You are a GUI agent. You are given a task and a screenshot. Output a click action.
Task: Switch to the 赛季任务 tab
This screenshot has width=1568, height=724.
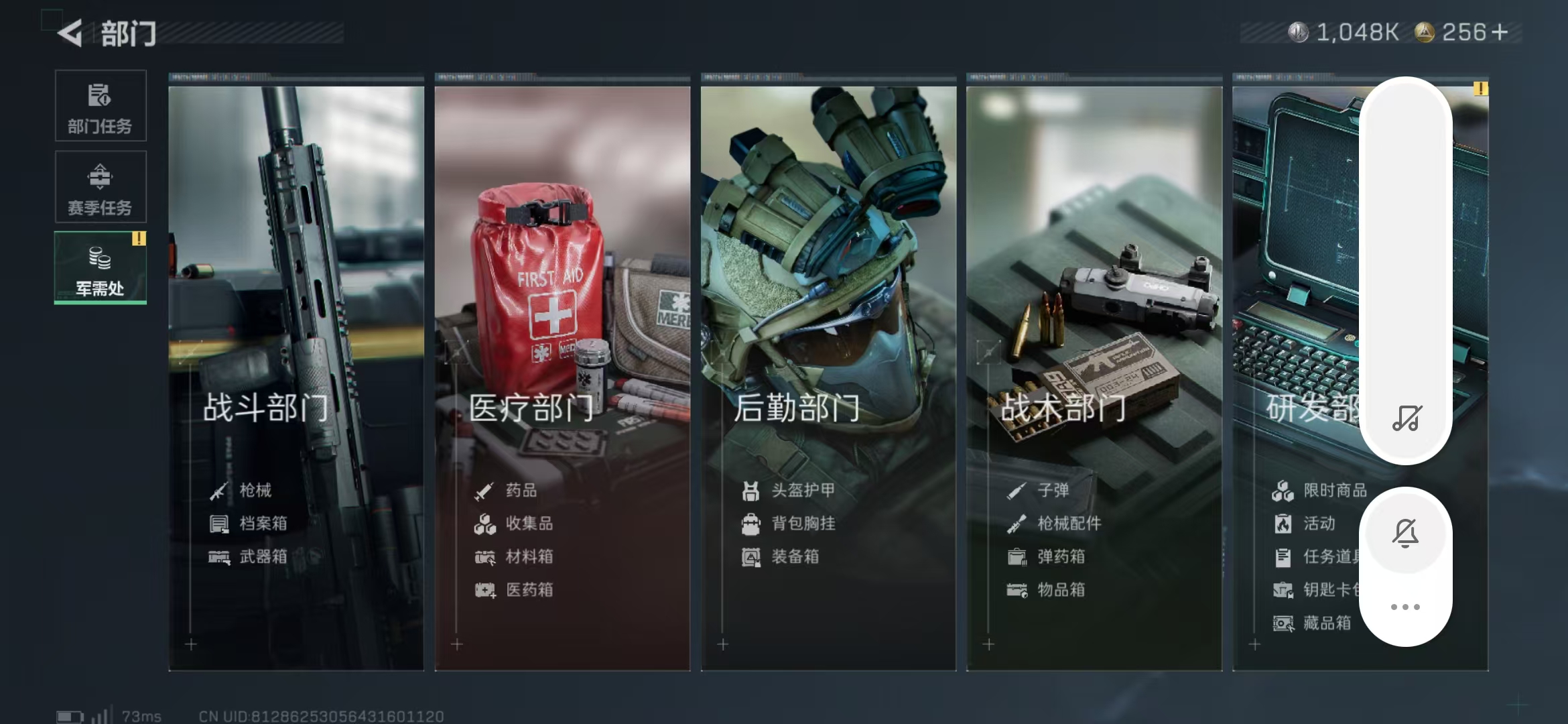coord(100,186)
